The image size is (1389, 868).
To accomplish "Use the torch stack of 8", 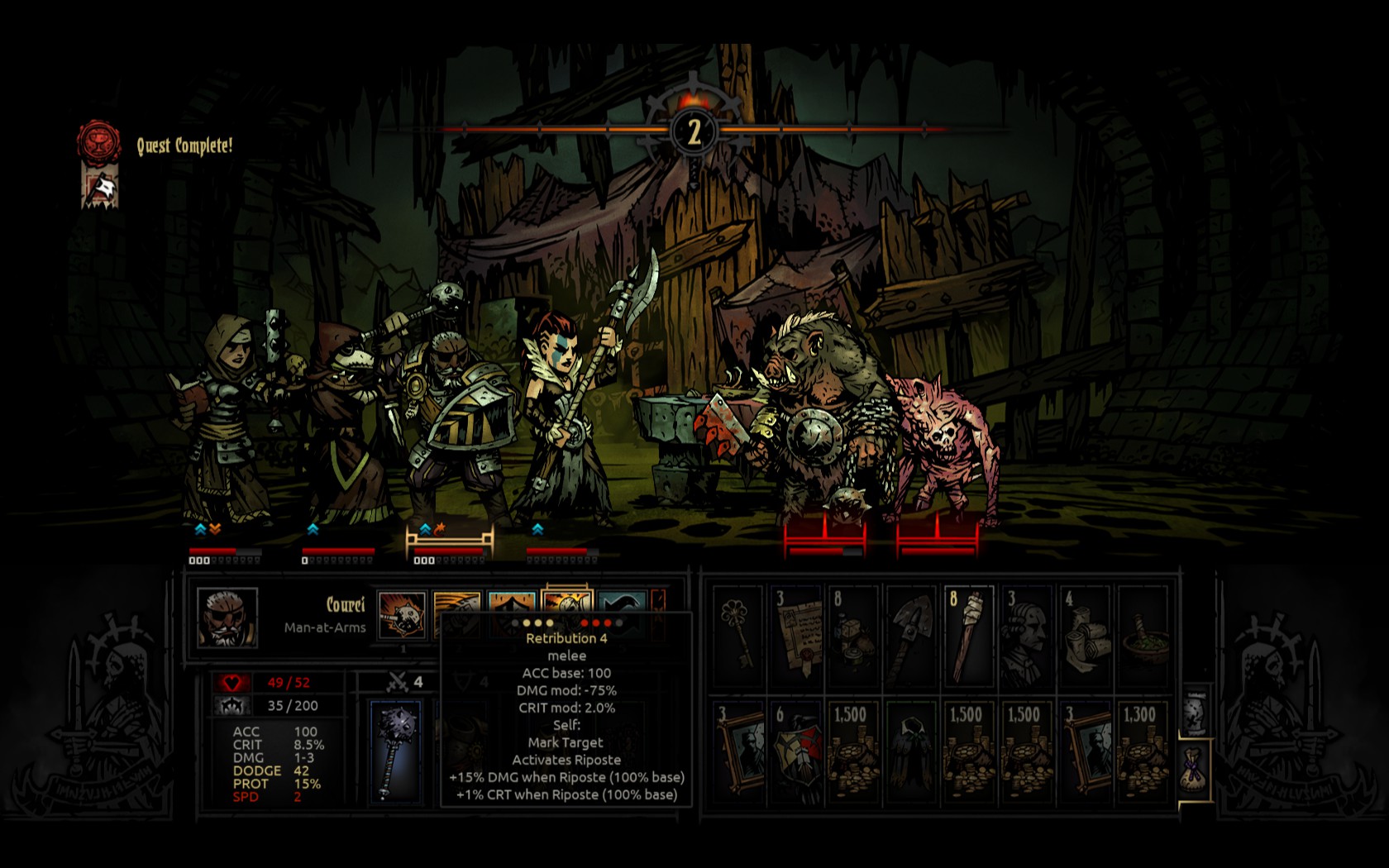I will [x=969, y=635].
